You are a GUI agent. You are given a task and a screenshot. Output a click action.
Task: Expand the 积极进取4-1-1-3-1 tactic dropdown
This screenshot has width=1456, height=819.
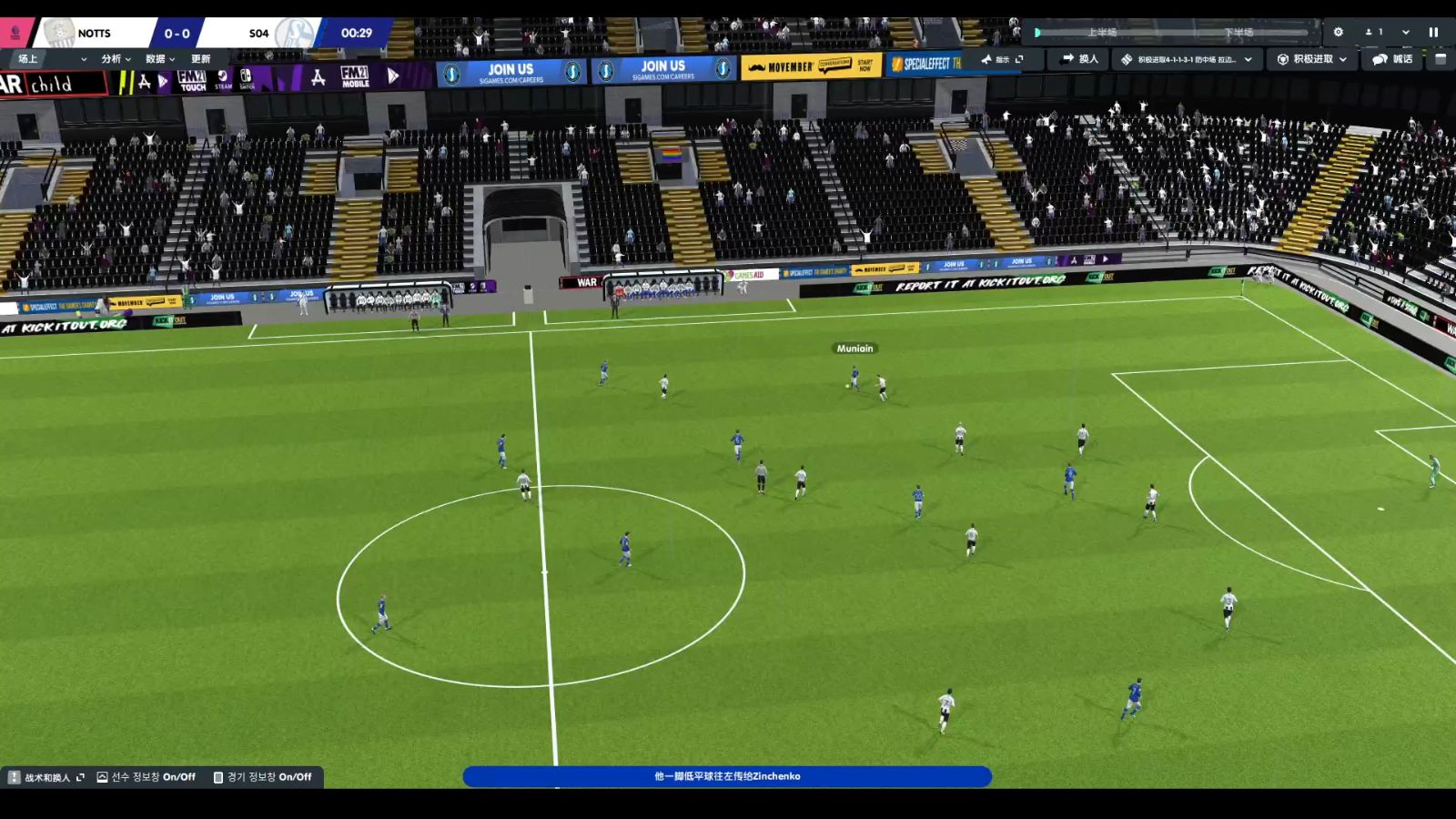click(1188, 59)
